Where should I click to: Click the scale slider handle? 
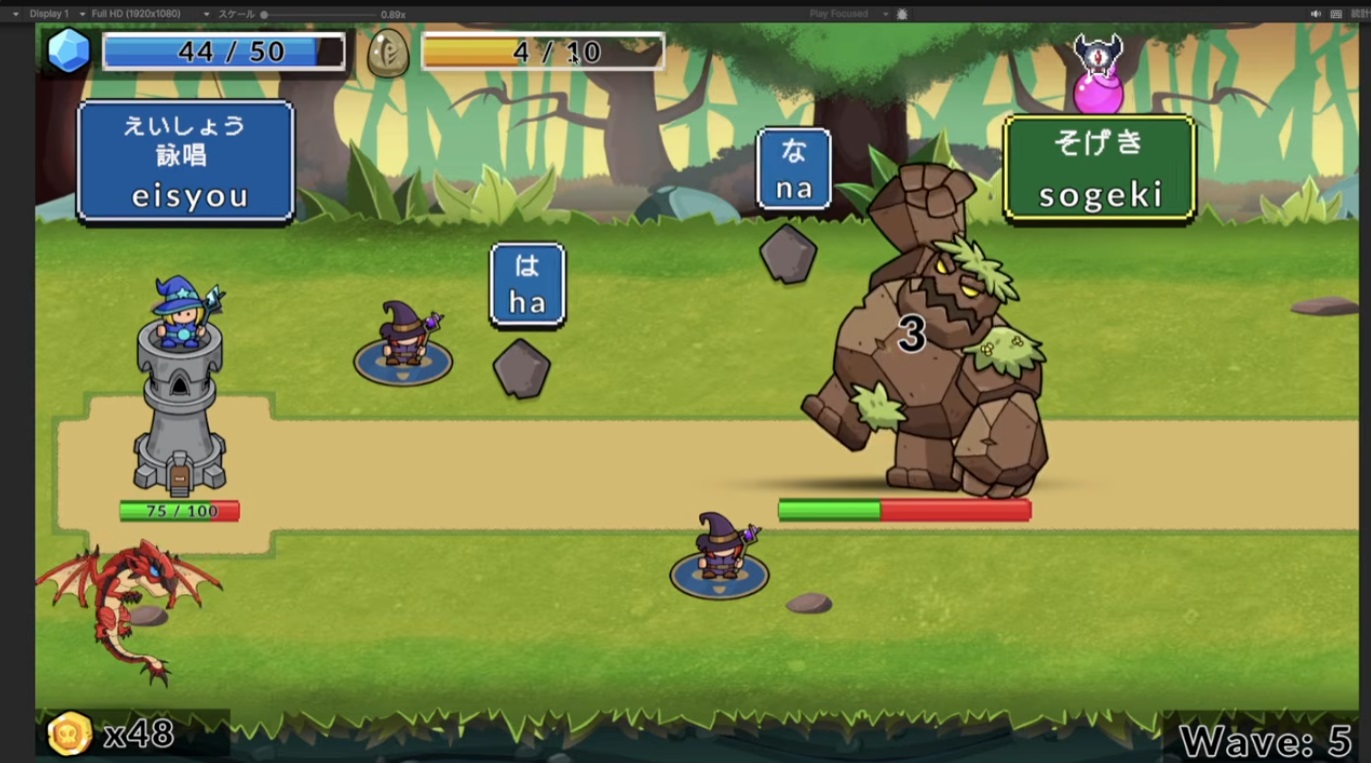(264, 15)
